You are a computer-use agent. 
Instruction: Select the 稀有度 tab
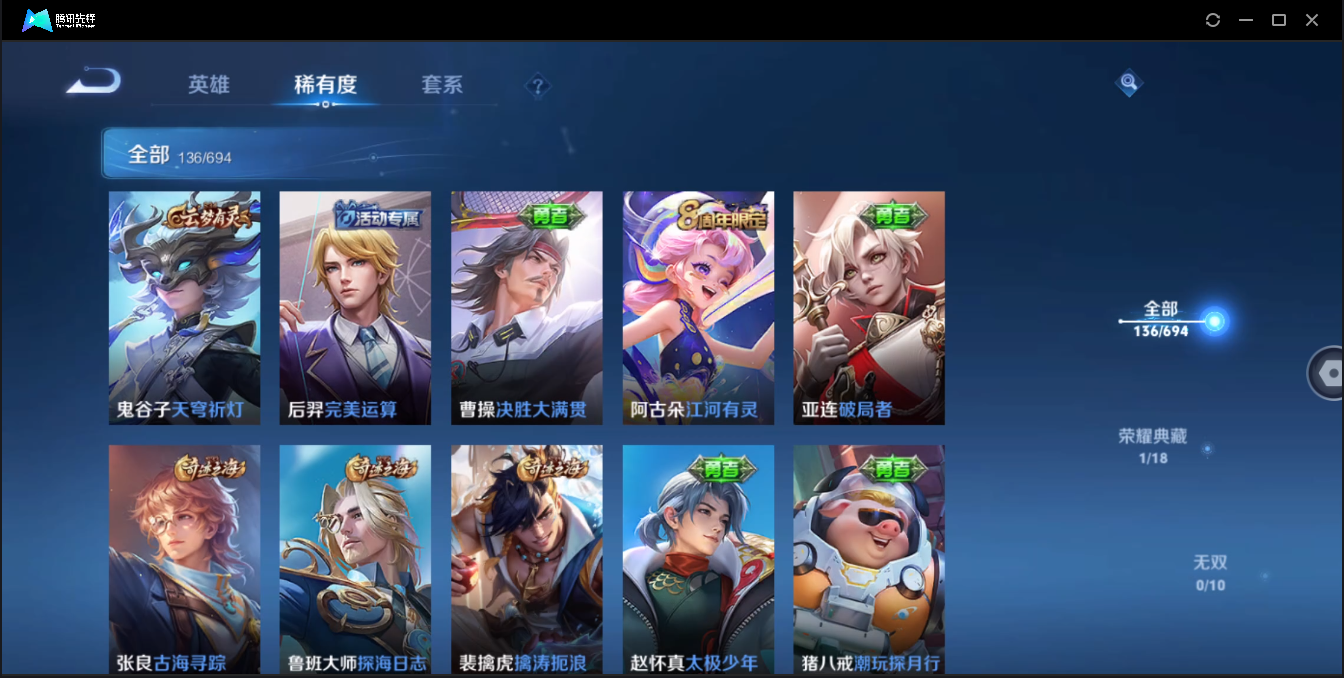click(x=325, y=85)
